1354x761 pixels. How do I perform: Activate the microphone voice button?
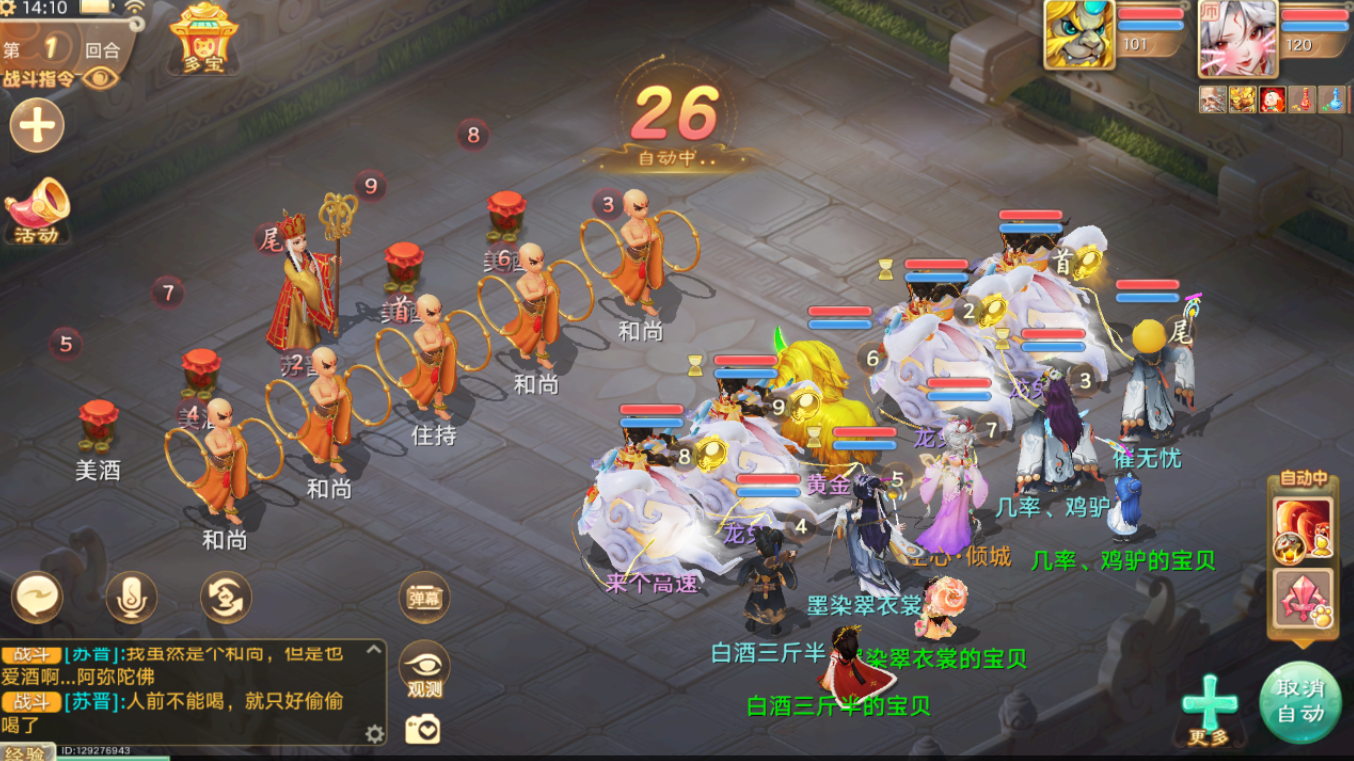click(132, 598)
